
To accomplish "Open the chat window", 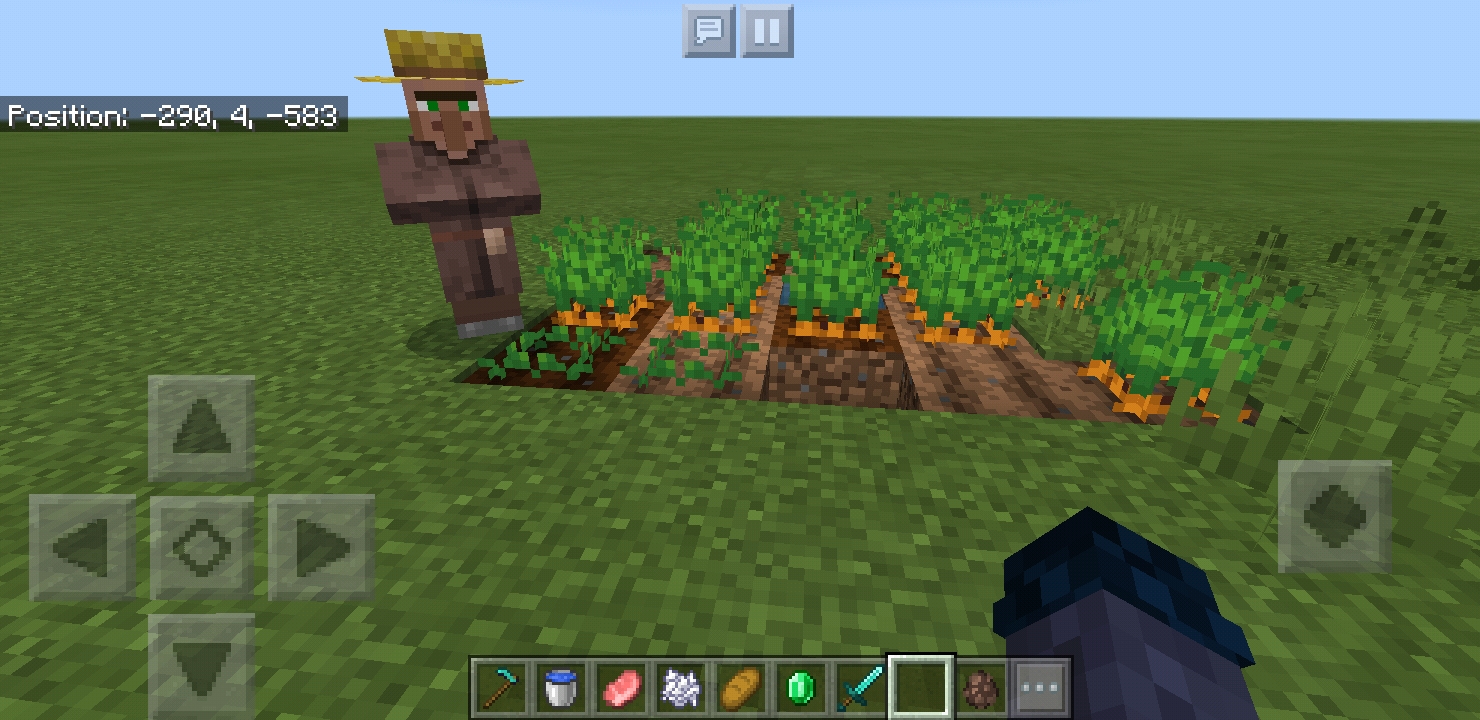I will pos(709,31).
